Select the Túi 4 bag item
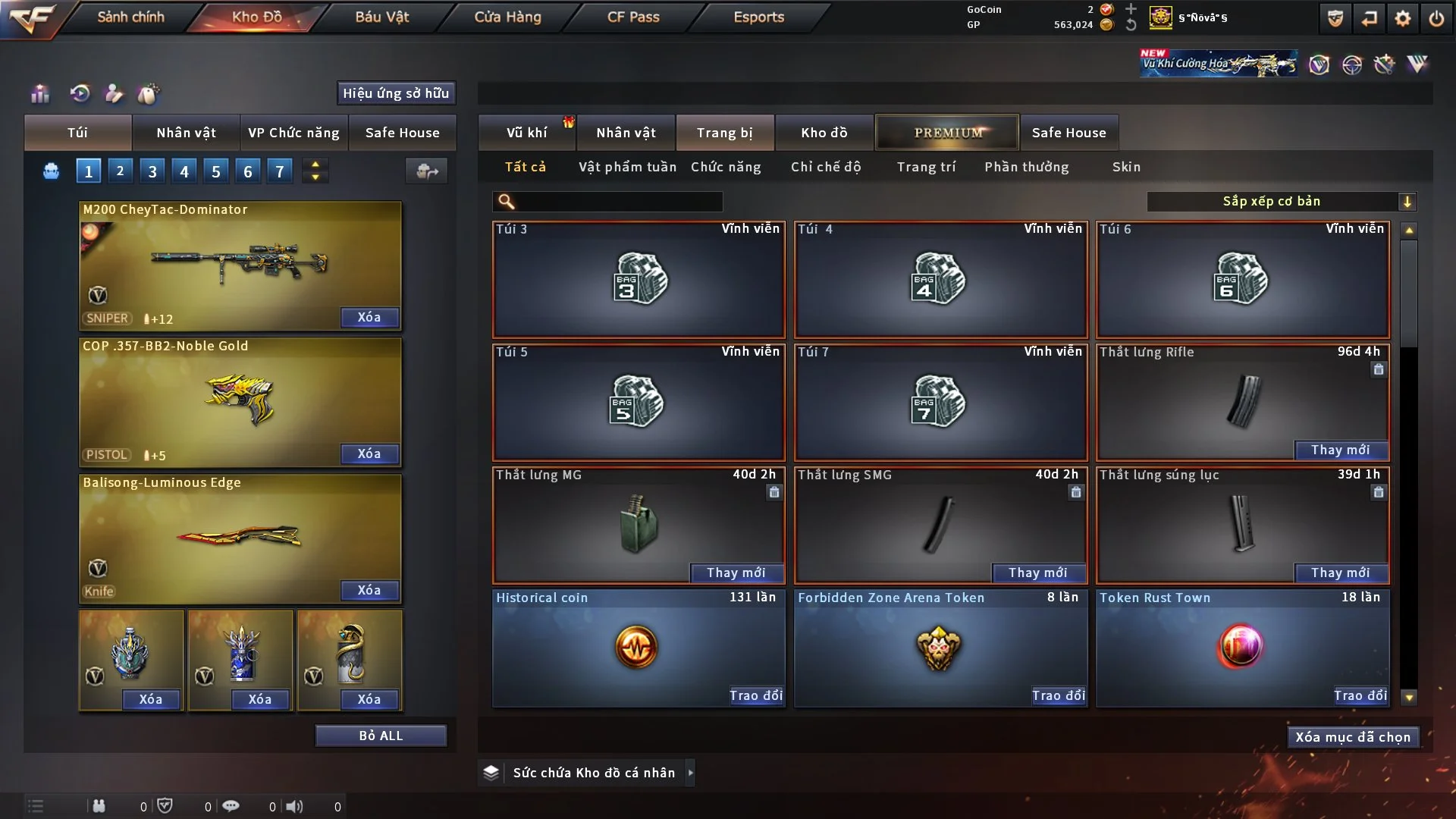The width and height of the screenshot is (1456, 819). (940, 279)
